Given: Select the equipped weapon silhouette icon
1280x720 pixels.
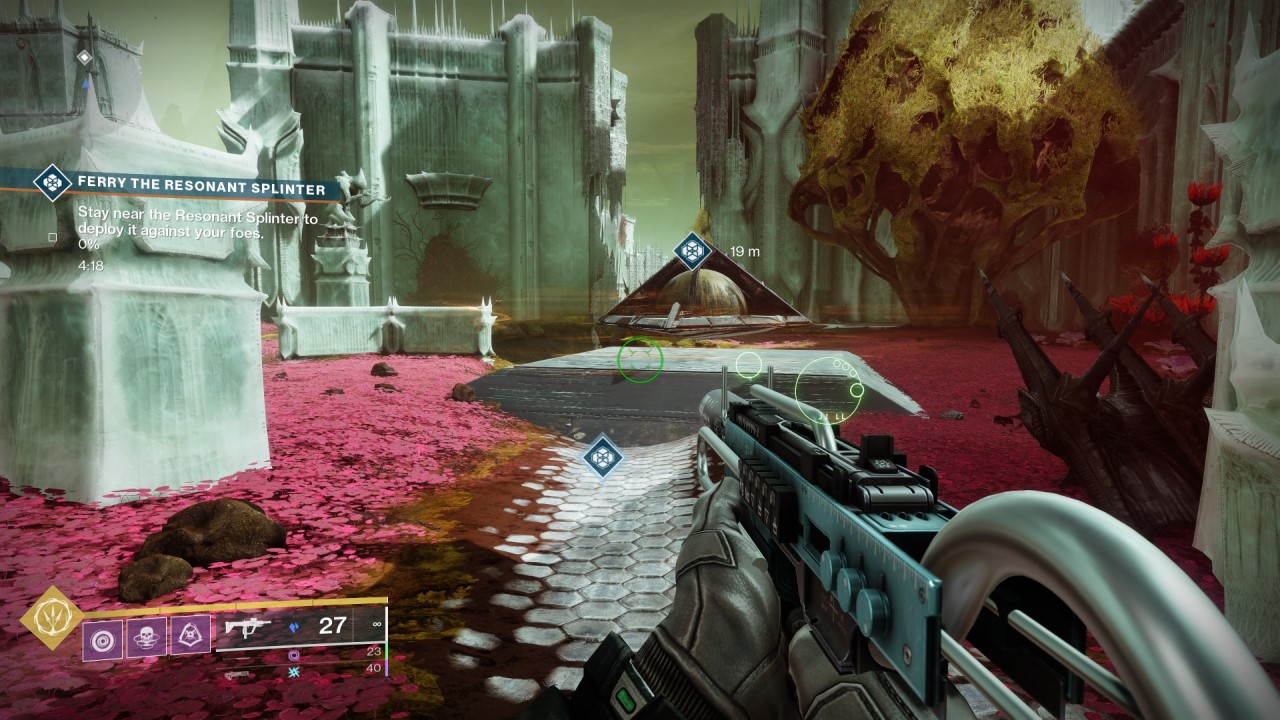Looking at the screenshot, I should (x=246, y=627).
